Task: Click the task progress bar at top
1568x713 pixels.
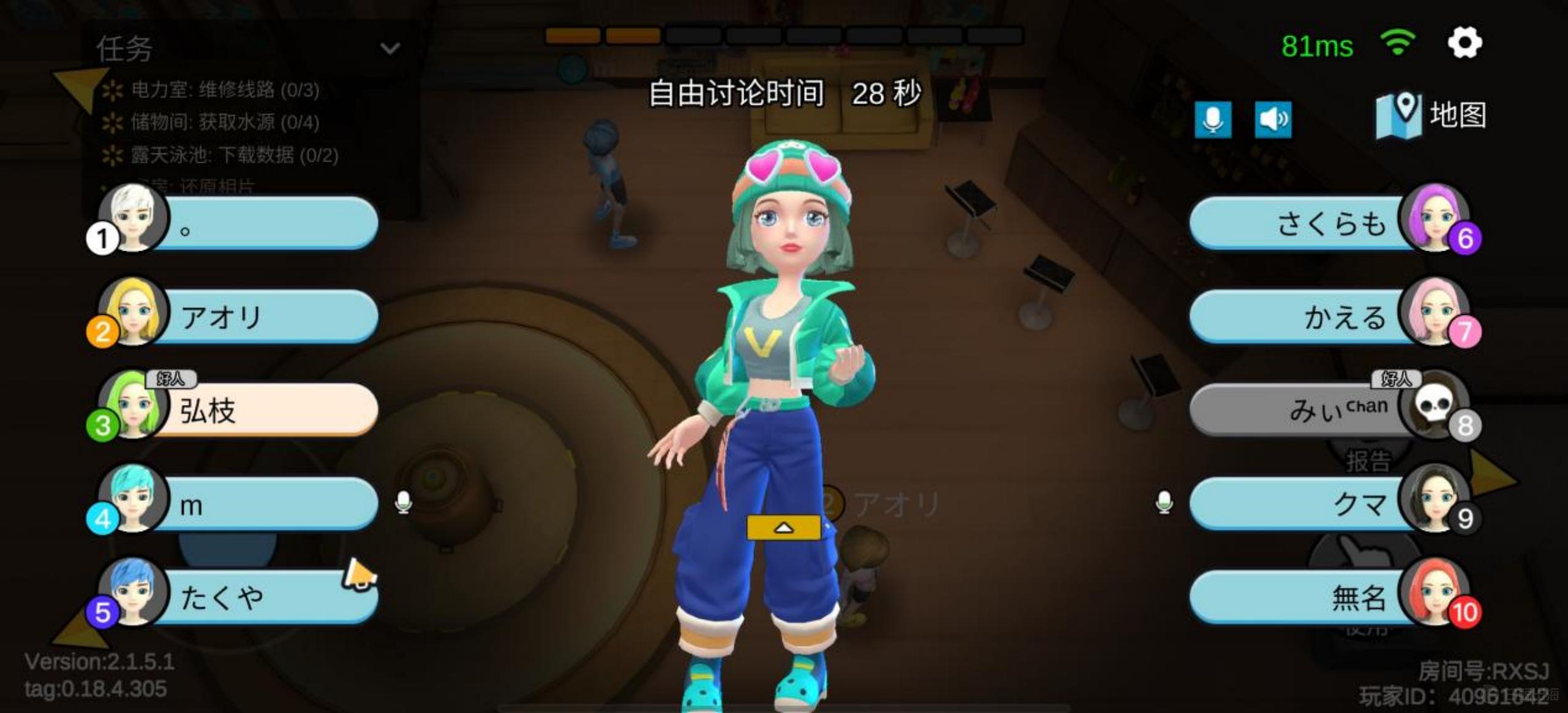Action: (784, 37)
